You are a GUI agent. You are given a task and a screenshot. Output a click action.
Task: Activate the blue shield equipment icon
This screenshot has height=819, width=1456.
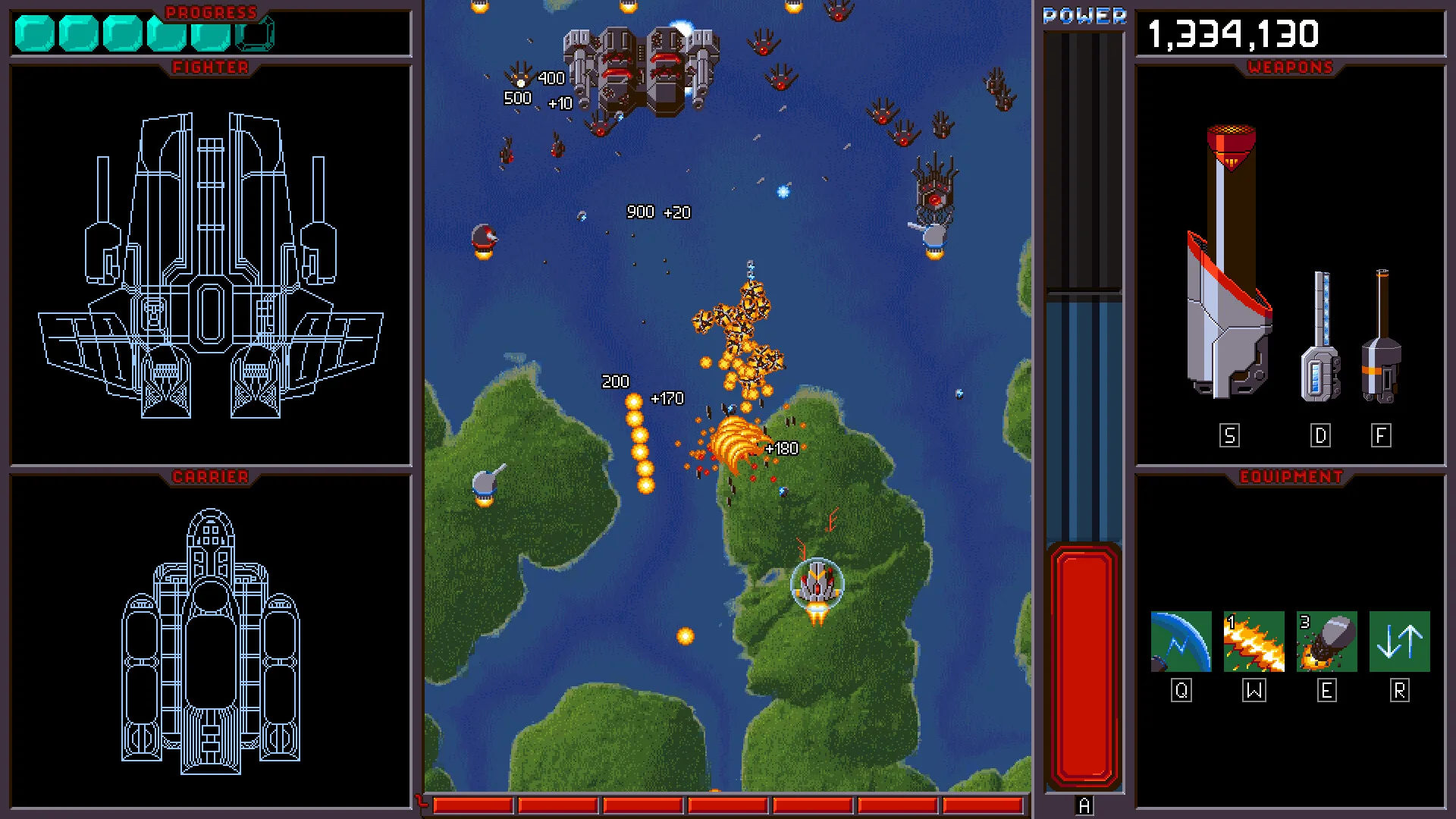[1181, 642]
